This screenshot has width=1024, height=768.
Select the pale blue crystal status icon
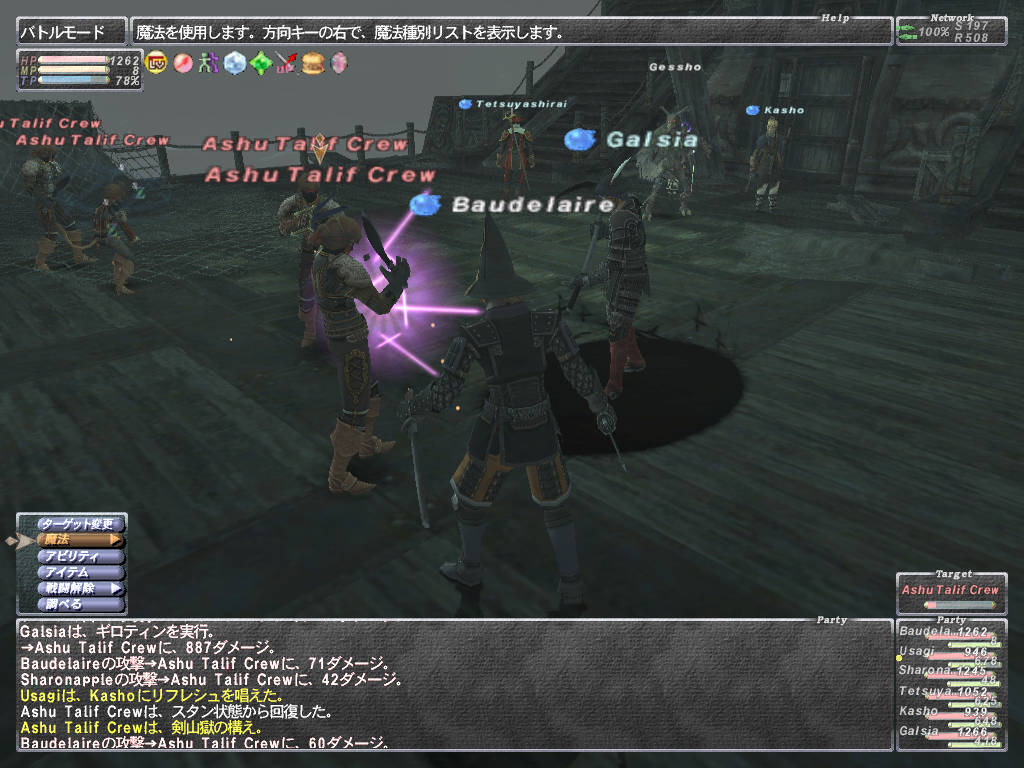234,63
